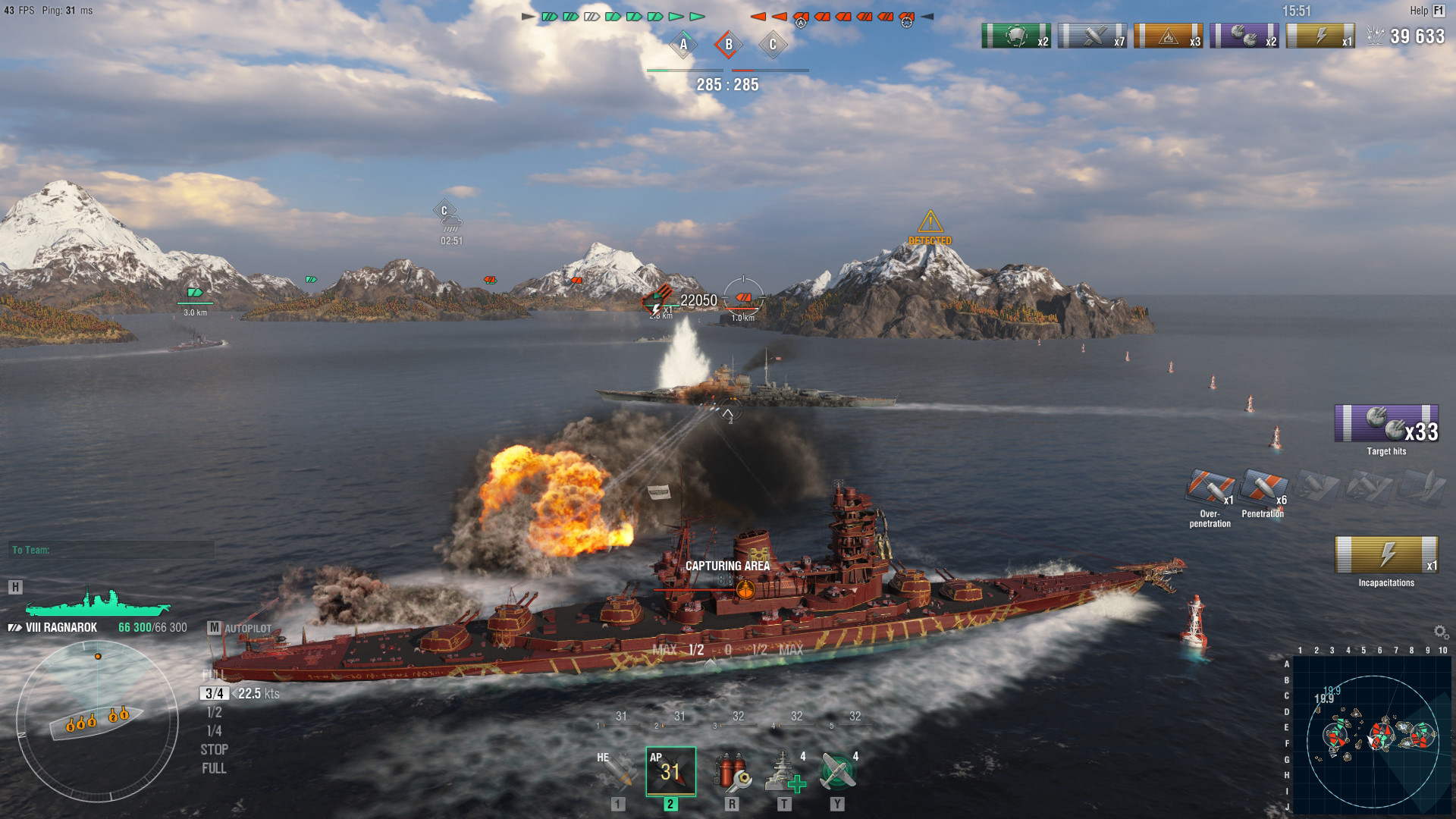Open the Help panel
This screenshot has width=1456, height=819.
pos(1426,11)
